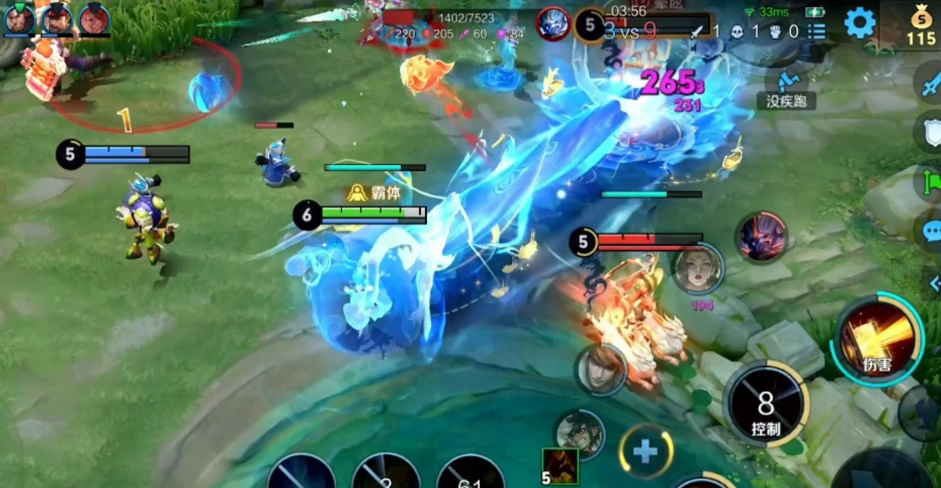Activate the 伤害 golden skill button
Viewport: 941px width, 488px height.
point(877,338)
